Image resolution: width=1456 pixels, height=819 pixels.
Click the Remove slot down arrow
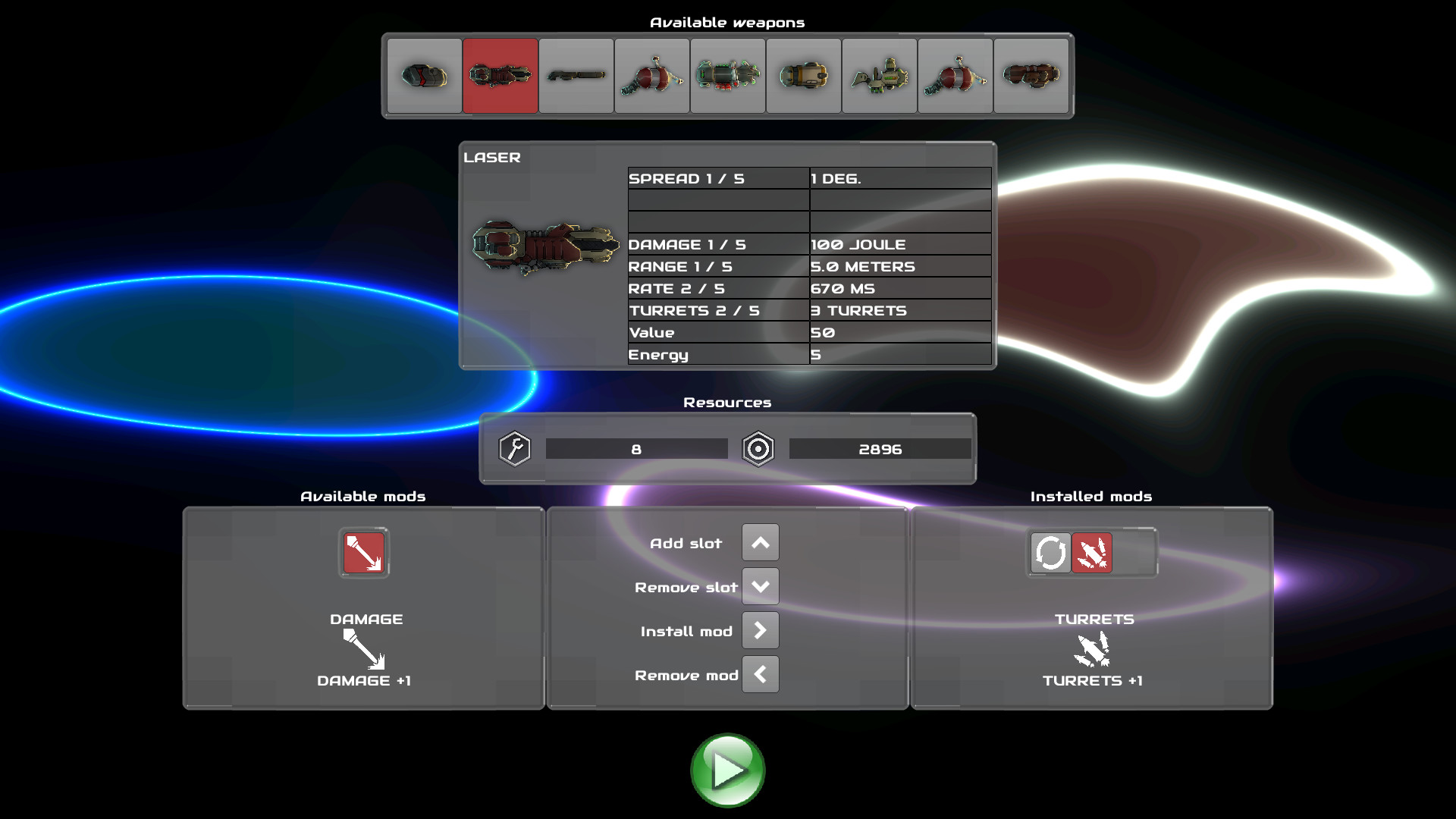760,585
